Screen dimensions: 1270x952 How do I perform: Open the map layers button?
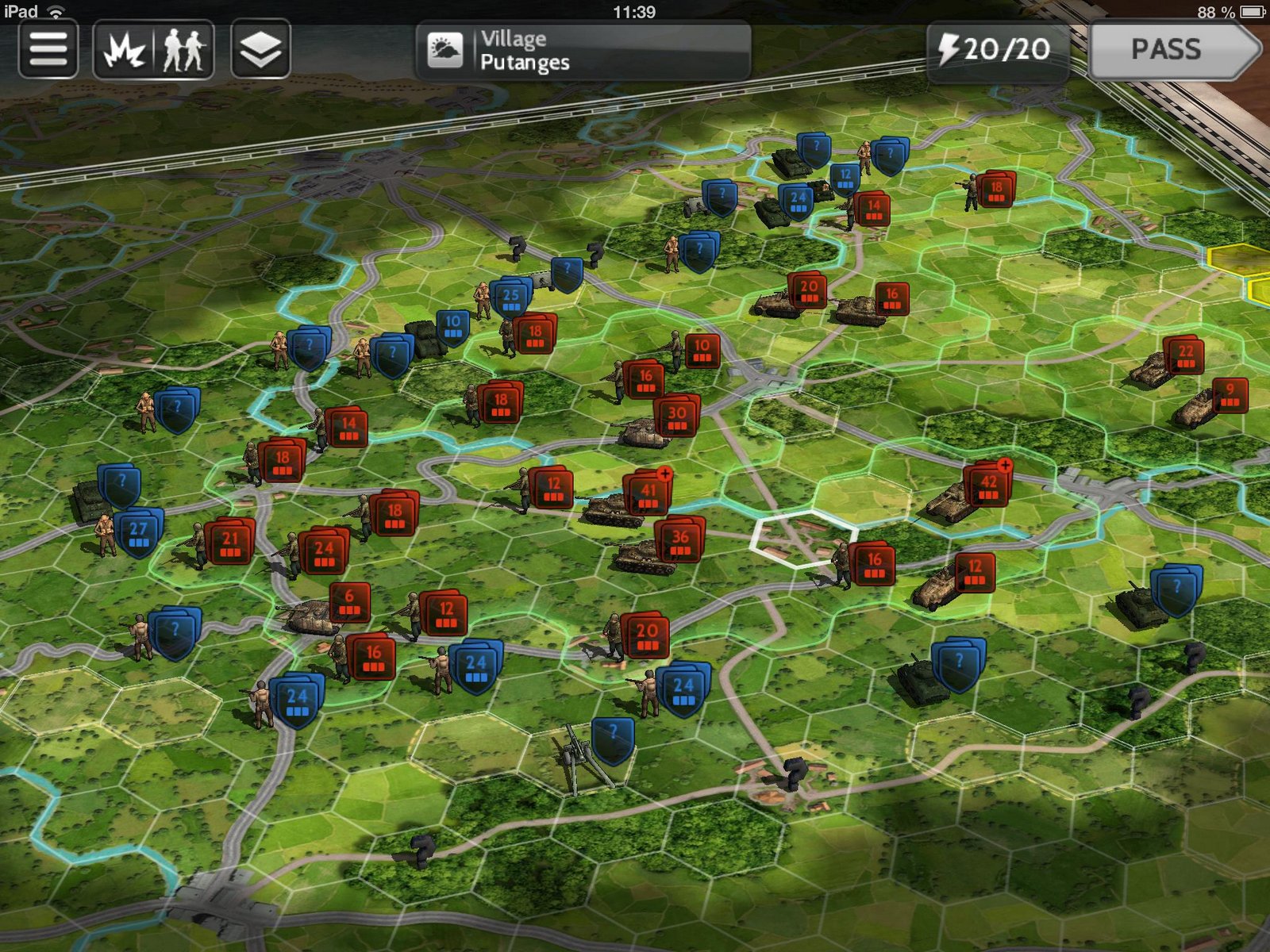click(x=260, y=49)
